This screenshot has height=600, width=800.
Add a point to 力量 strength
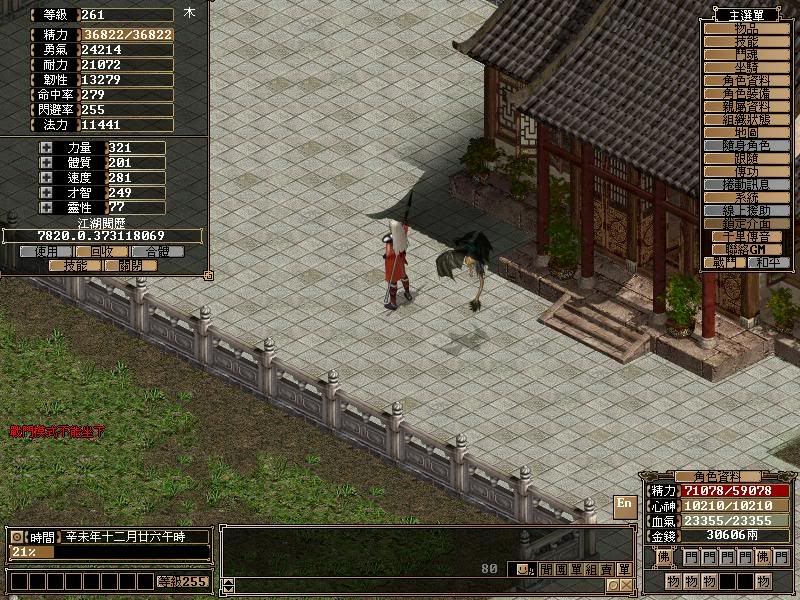[46, 148]
